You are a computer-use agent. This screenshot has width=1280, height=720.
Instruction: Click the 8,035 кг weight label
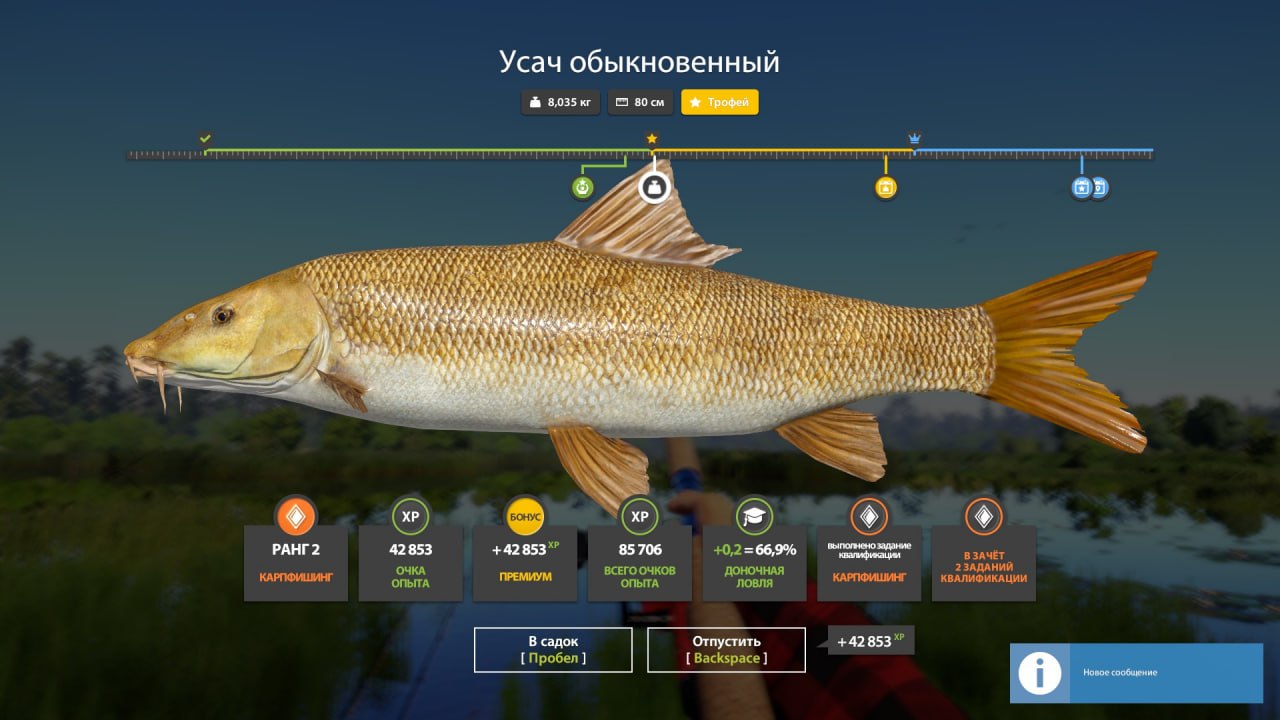(x=559, y=102)
